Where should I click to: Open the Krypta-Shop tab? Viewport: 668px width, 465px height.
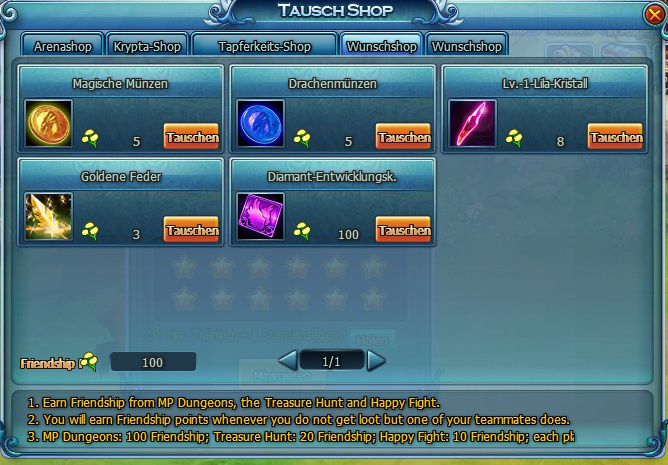[146, 46]
